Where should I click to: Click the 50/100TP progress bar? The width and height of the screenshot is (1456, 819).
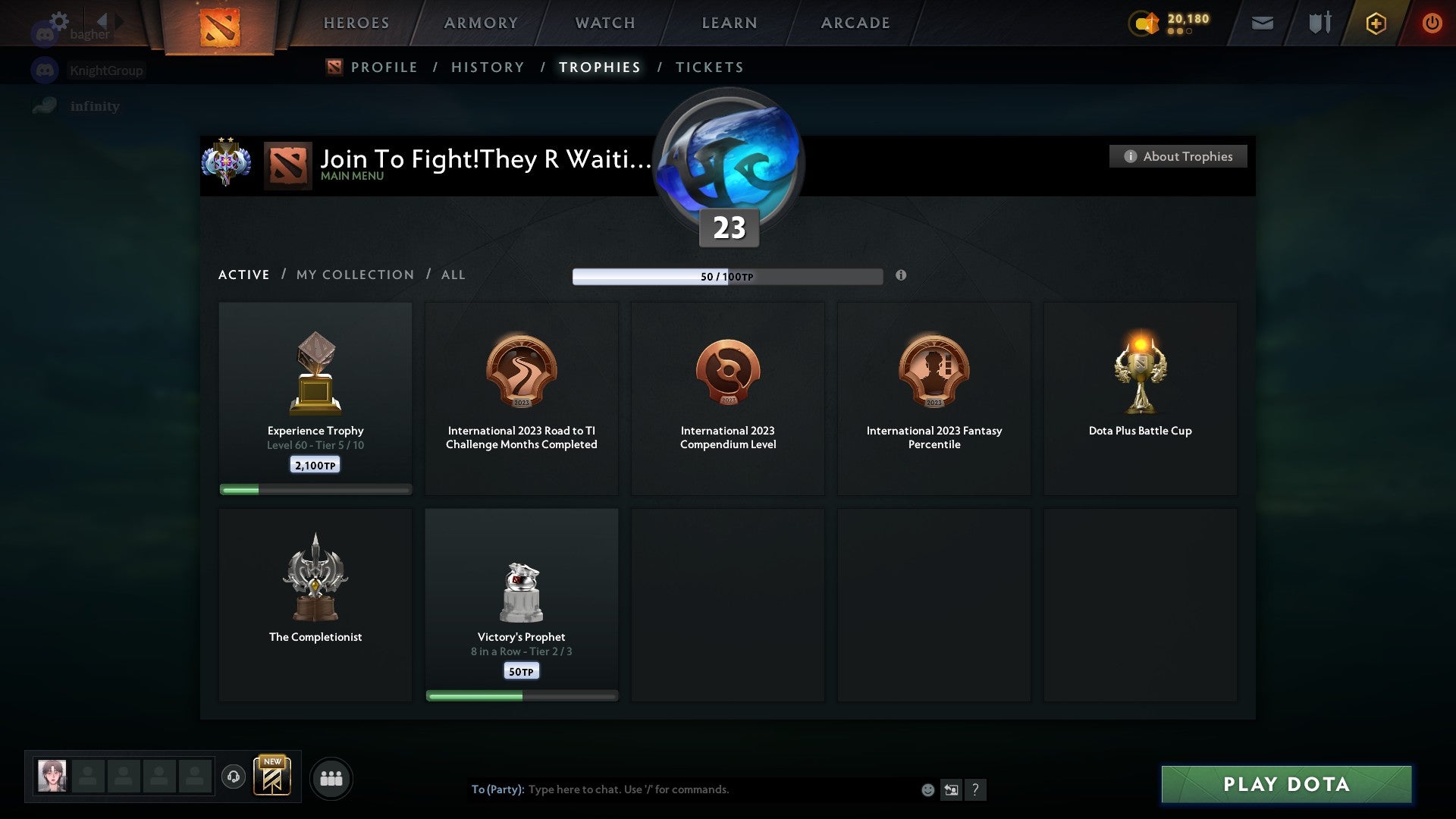[x=728, y=276]
